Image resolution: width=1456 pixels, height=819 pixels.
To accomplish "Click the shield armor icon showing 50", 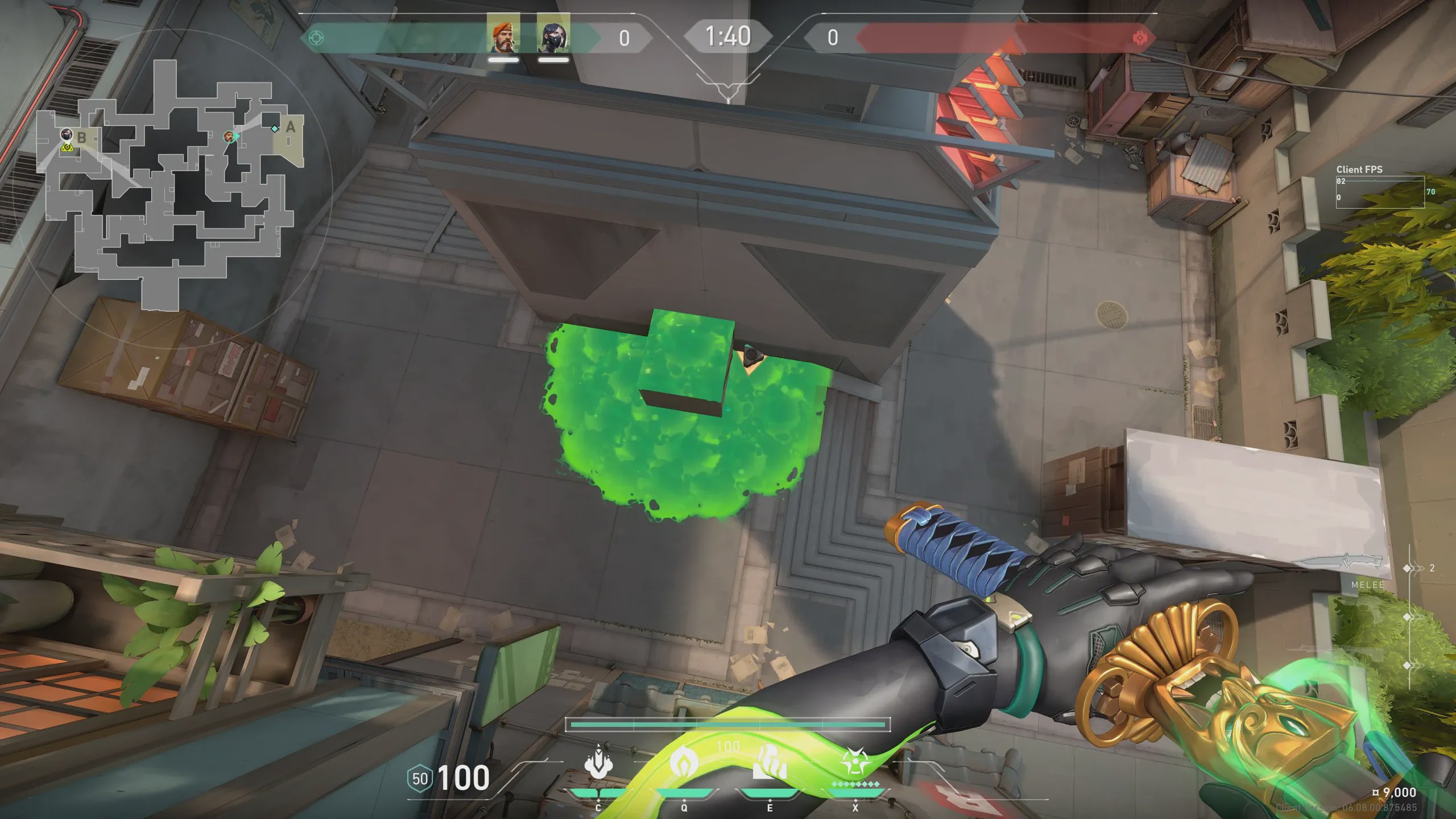I will click(x=420, y=779).
